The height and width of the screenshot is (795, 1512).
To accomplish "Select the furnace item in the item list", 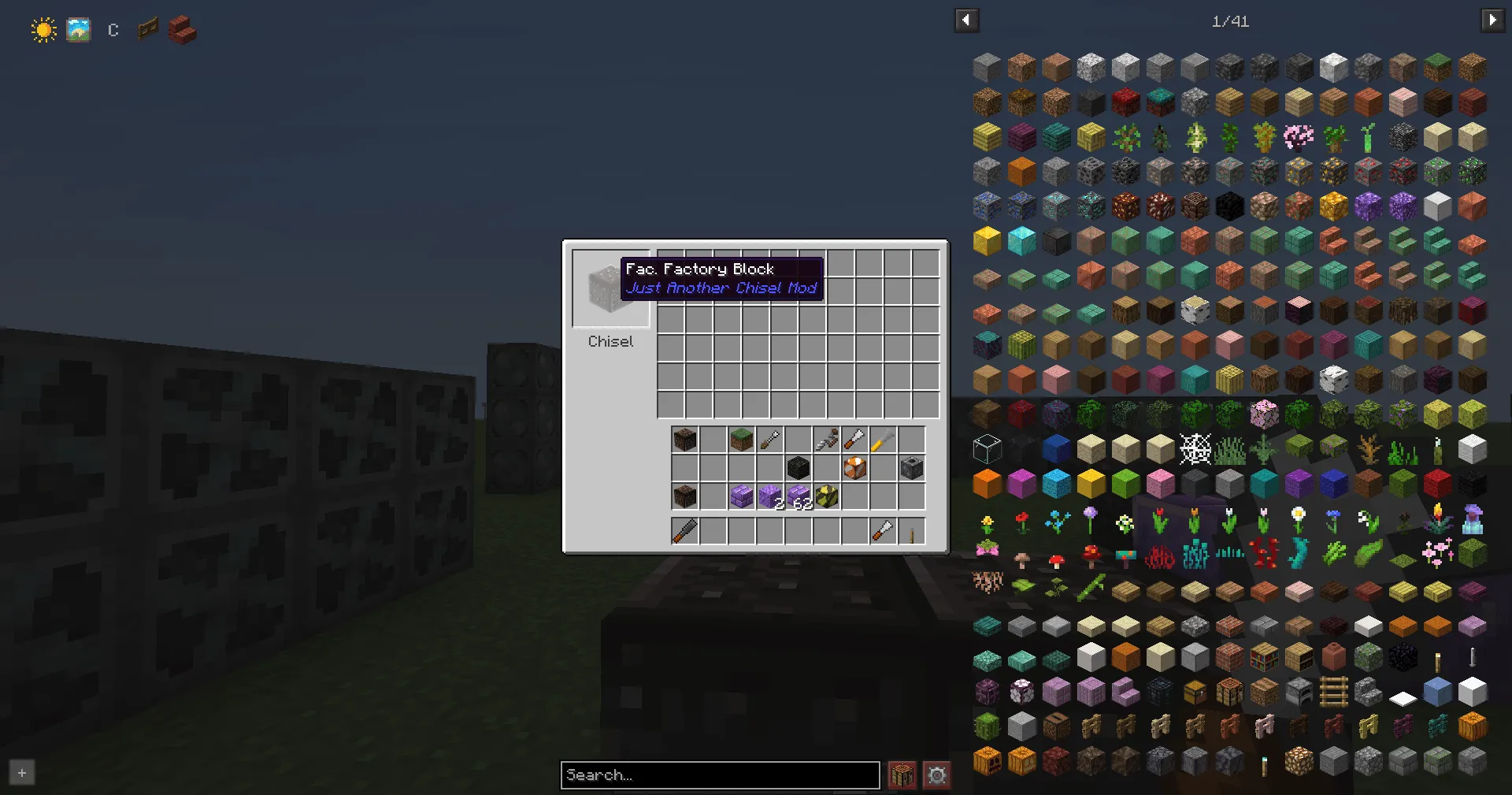I will click(x=1299, y=693).
